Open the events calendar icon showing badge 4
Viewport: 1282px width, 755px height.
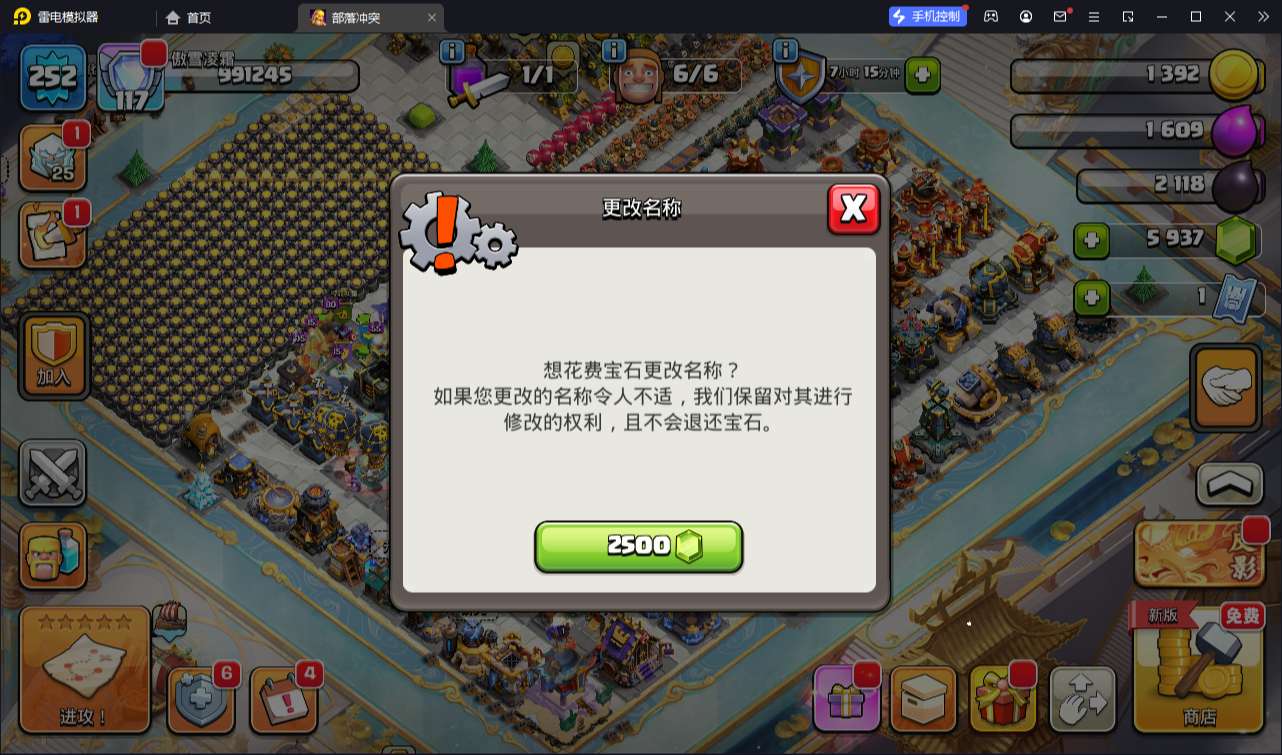(x=283, y=700)
